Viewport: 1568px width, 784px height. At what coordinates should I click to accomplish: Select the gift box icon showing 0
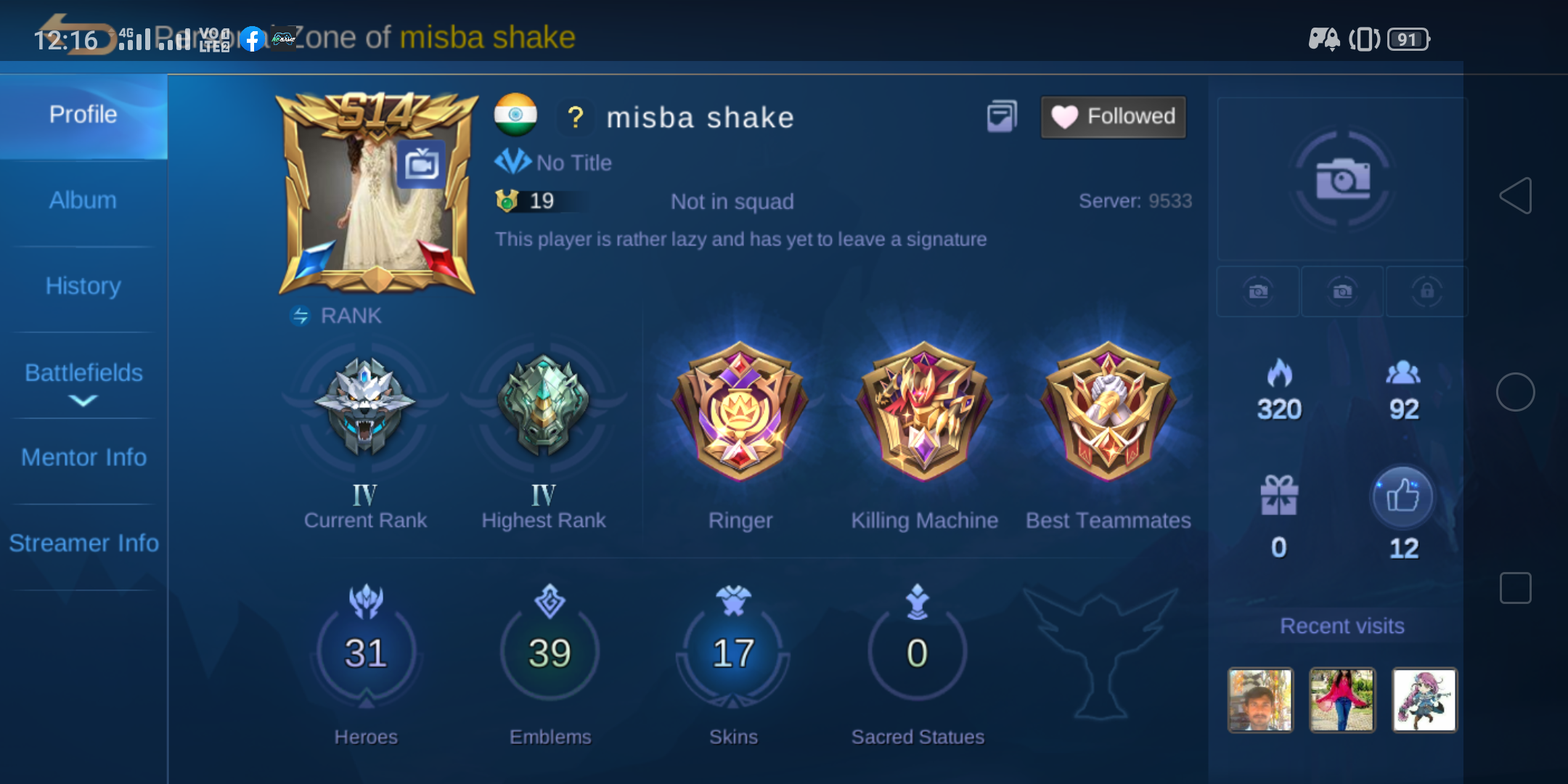(1278, 496)
